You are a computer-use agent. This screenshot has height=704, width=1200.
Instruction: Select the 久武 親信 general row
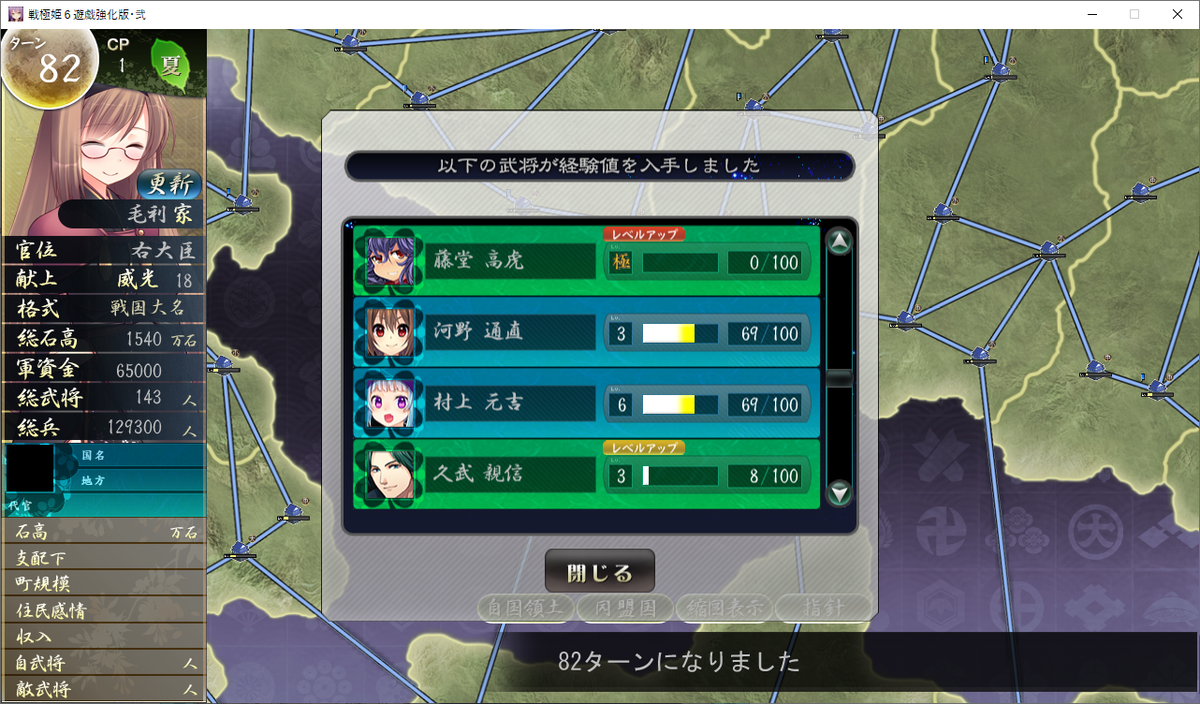click(586, 475)
